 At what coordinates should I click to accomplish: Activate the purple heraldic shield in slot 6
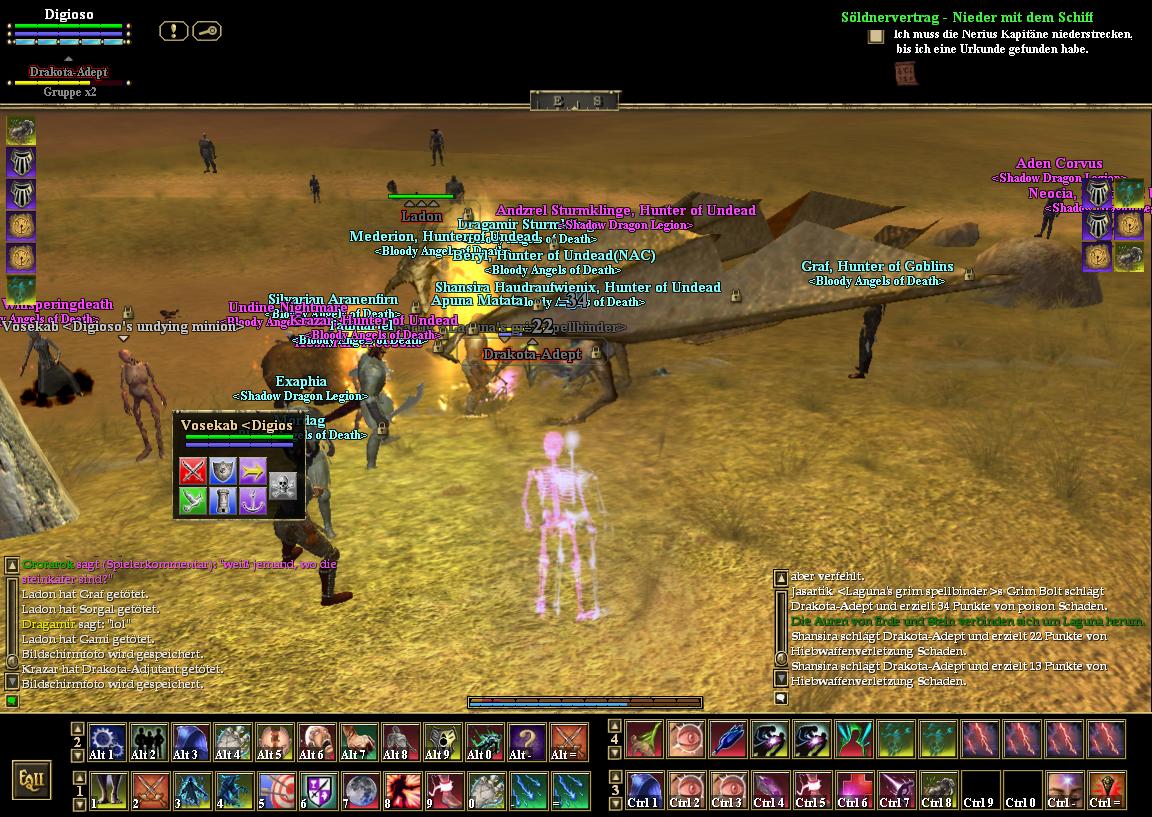tap(317, 790)
